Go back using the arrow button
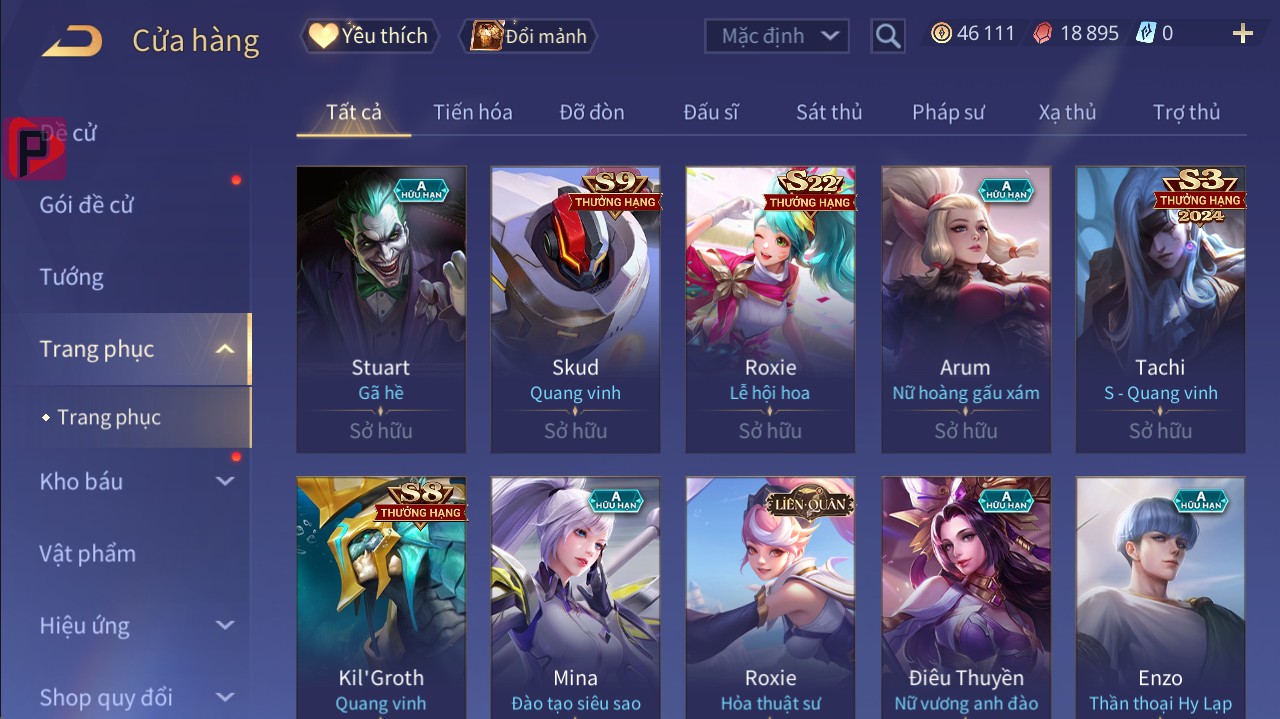Image resolution: width=1280 pixels, height=719 pixels. click(72, 40)
